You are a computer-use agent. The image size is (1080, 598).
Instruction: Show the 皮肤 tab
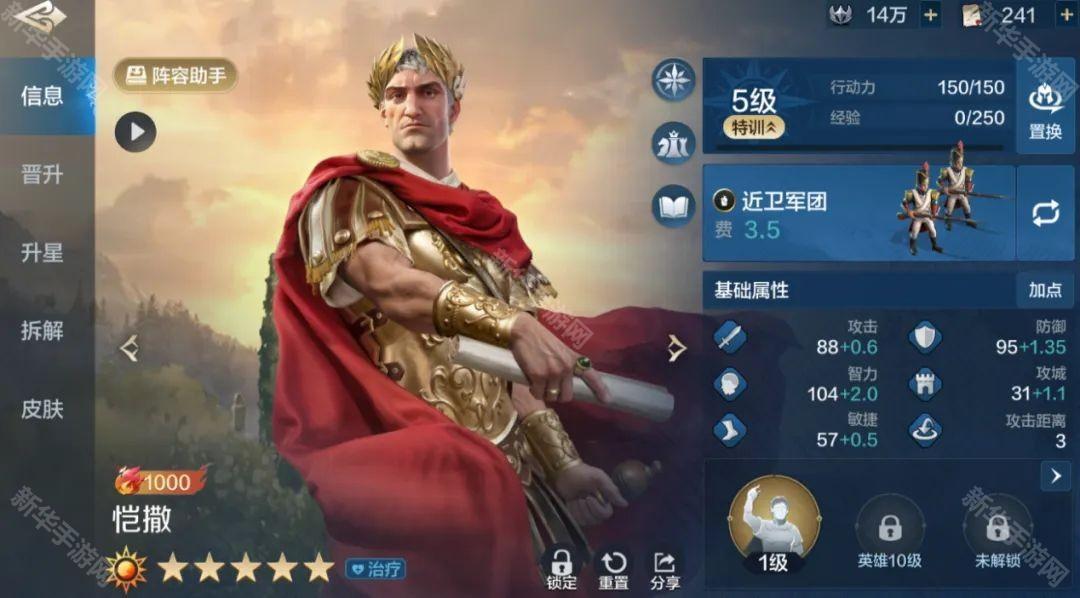coord(42,408)
